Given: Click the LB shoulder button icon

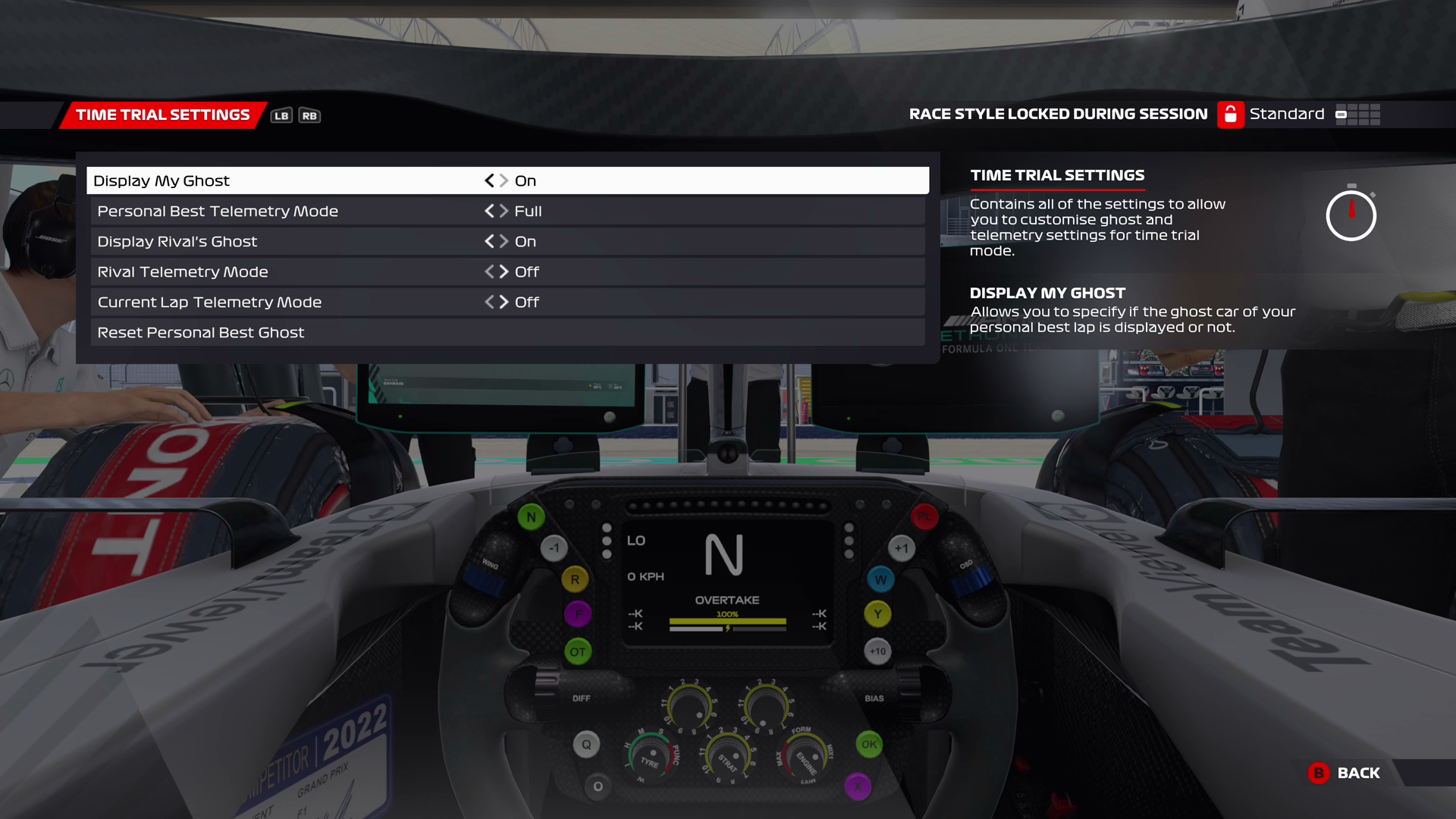Looking at the screenshot, I should pos(281,115).
